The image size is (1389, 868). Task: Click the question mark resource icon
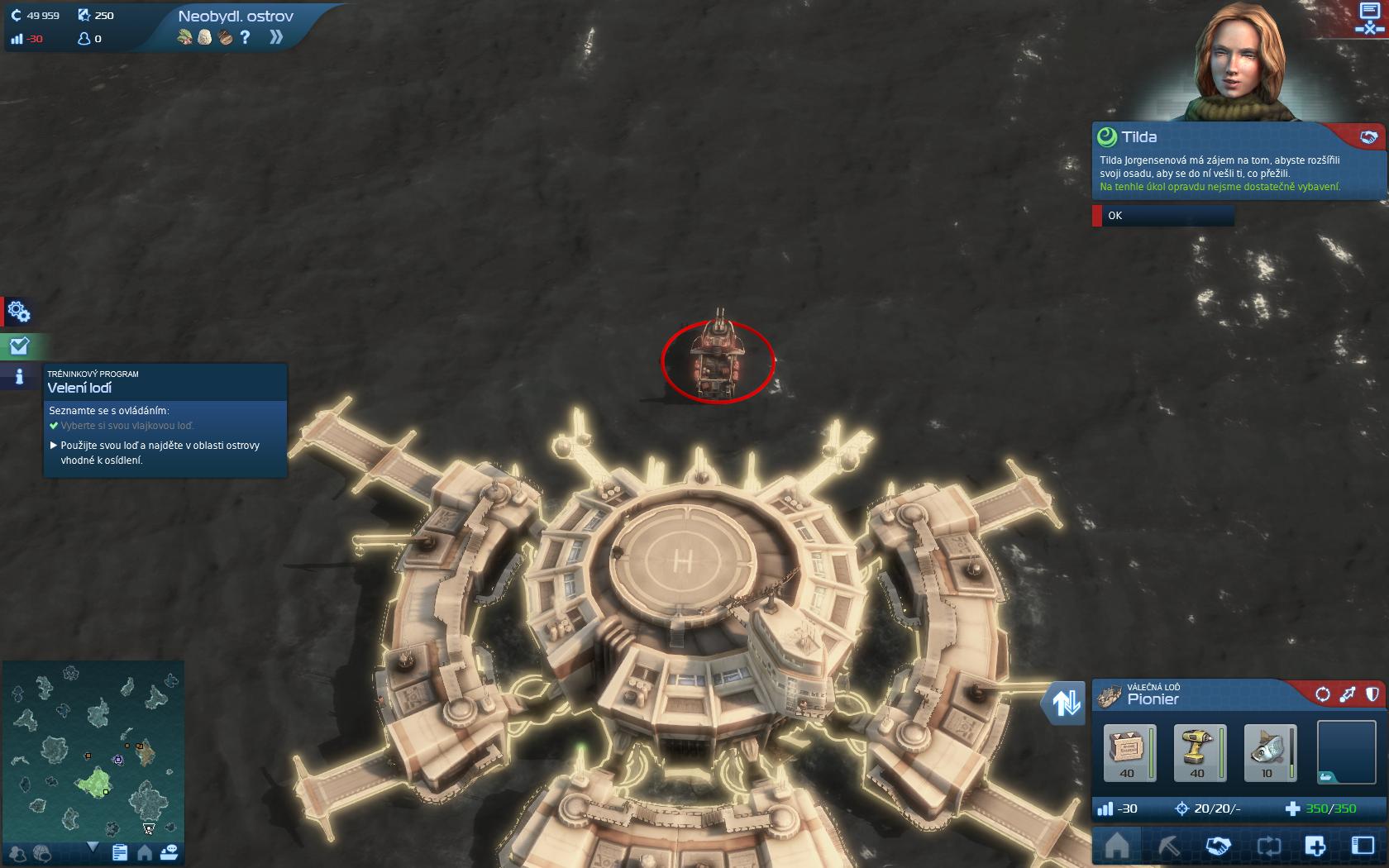245,37
